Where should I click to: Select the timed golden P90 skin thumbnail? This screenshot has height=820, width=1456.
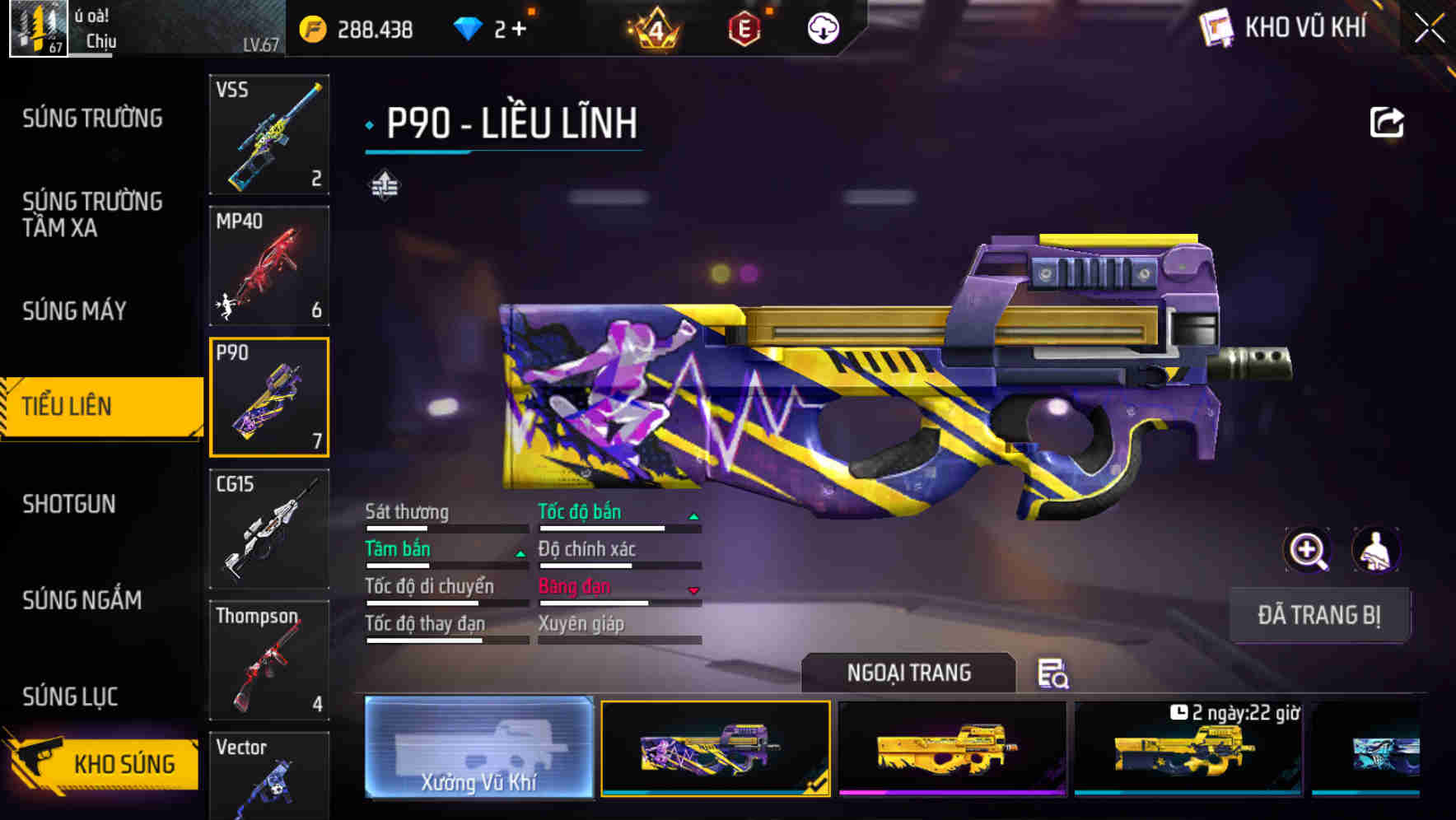coord(1188,748)
